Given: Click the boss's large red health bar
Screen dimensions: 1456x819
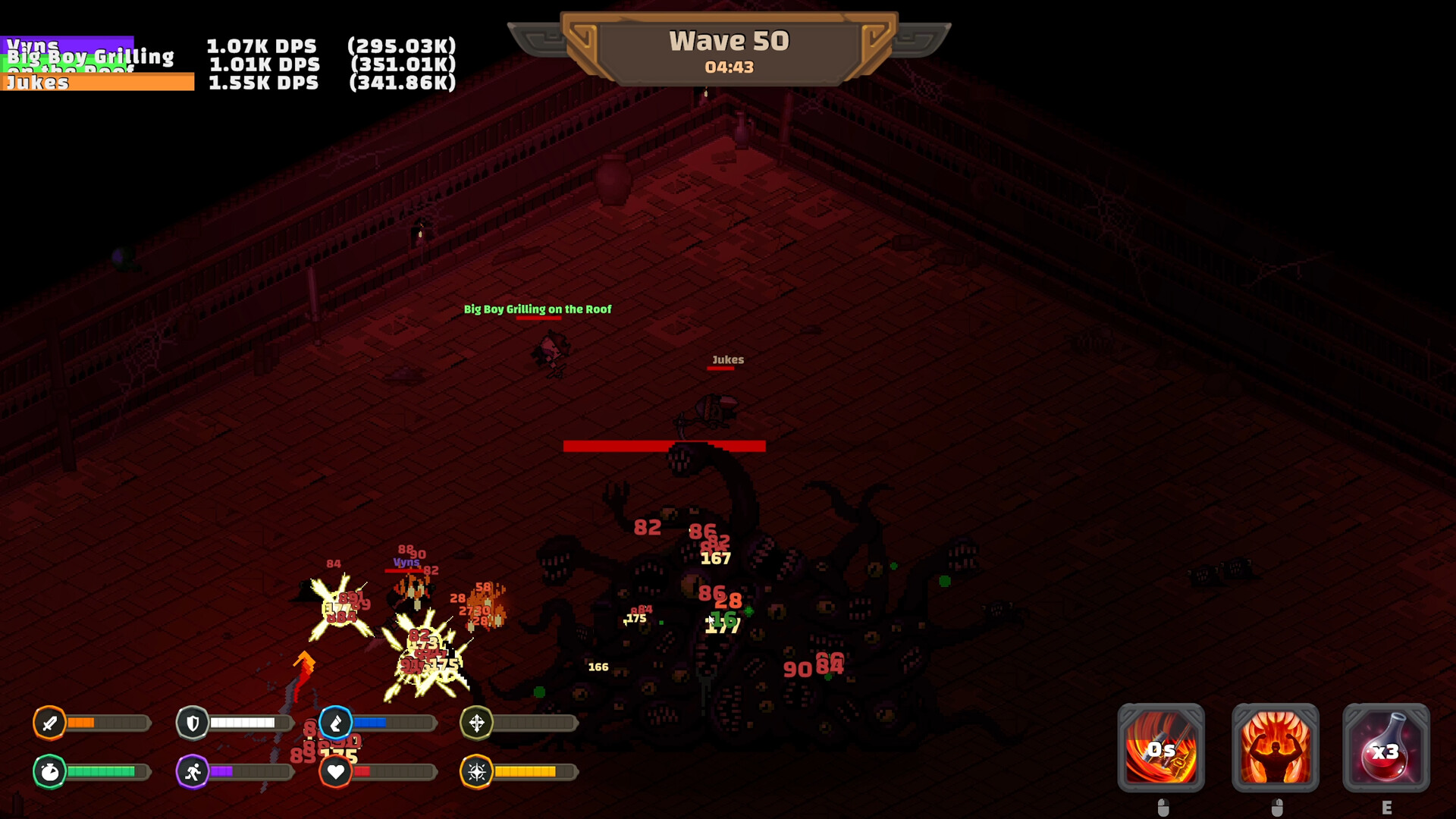Looking at the screenshot, I should (x=664, y=446).
